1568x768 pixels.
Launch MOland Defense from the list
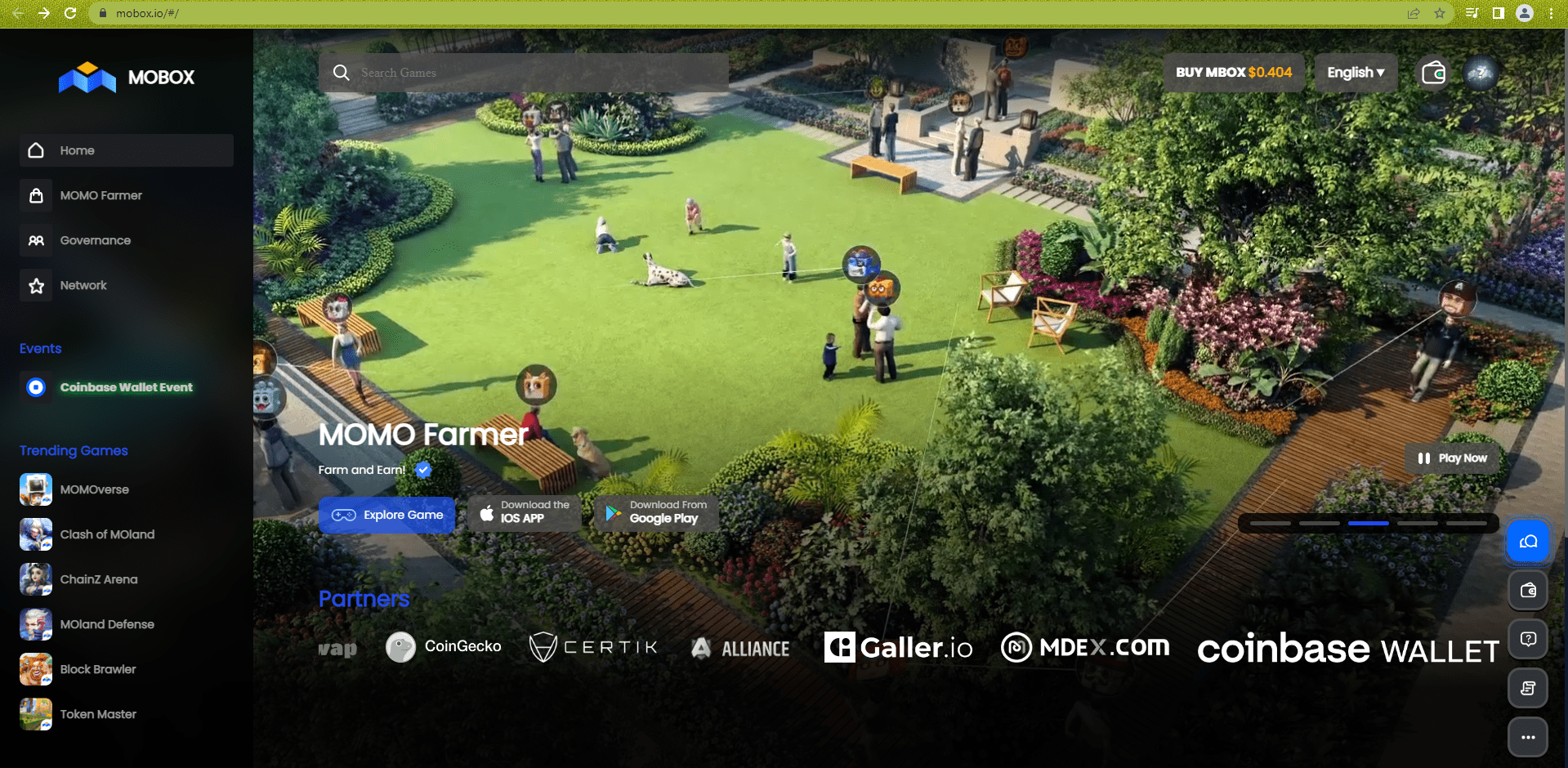coord(107,624)
